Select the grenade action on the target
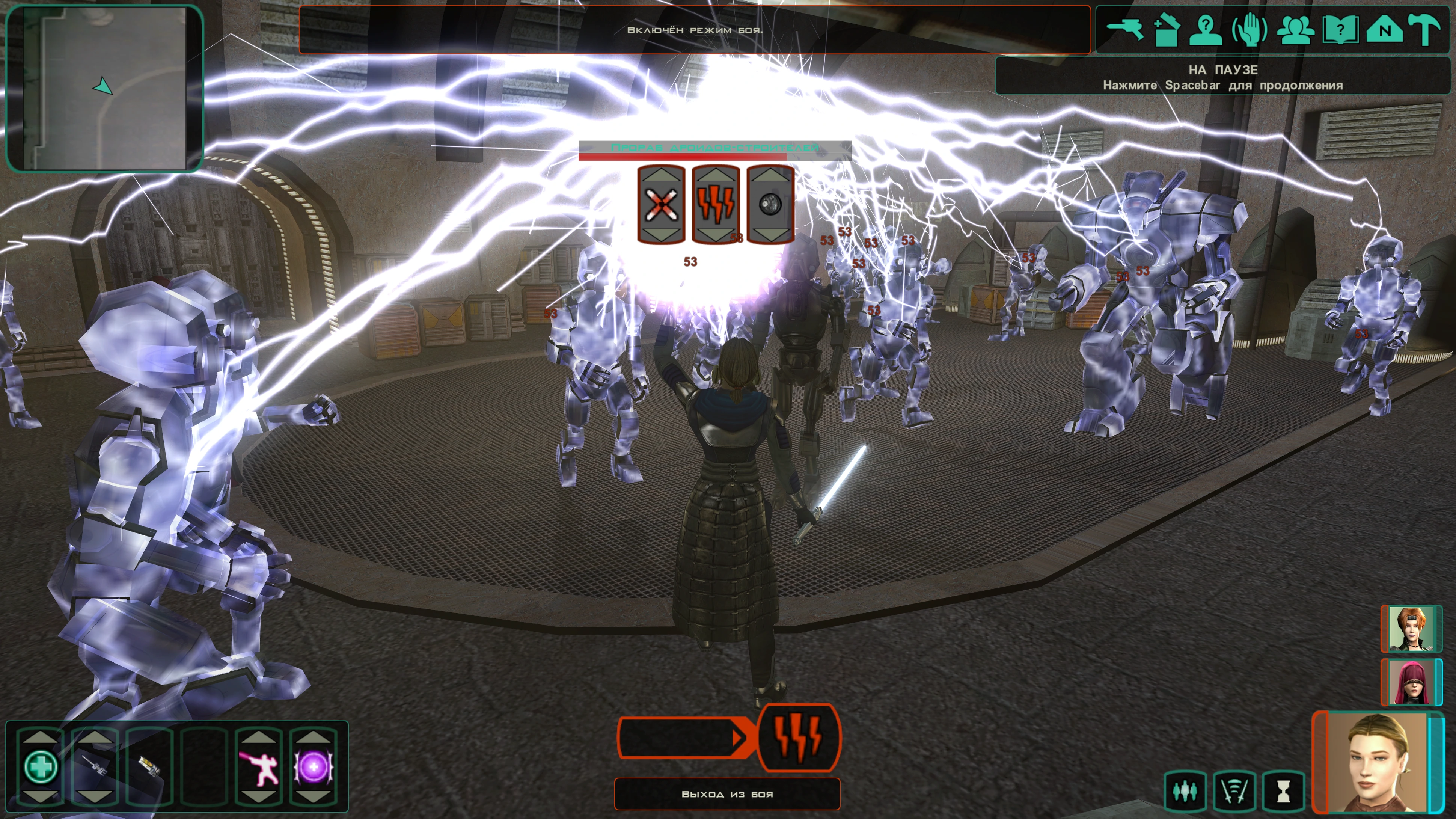This screenshot has height=819, width=1456. tap(770, 205)
